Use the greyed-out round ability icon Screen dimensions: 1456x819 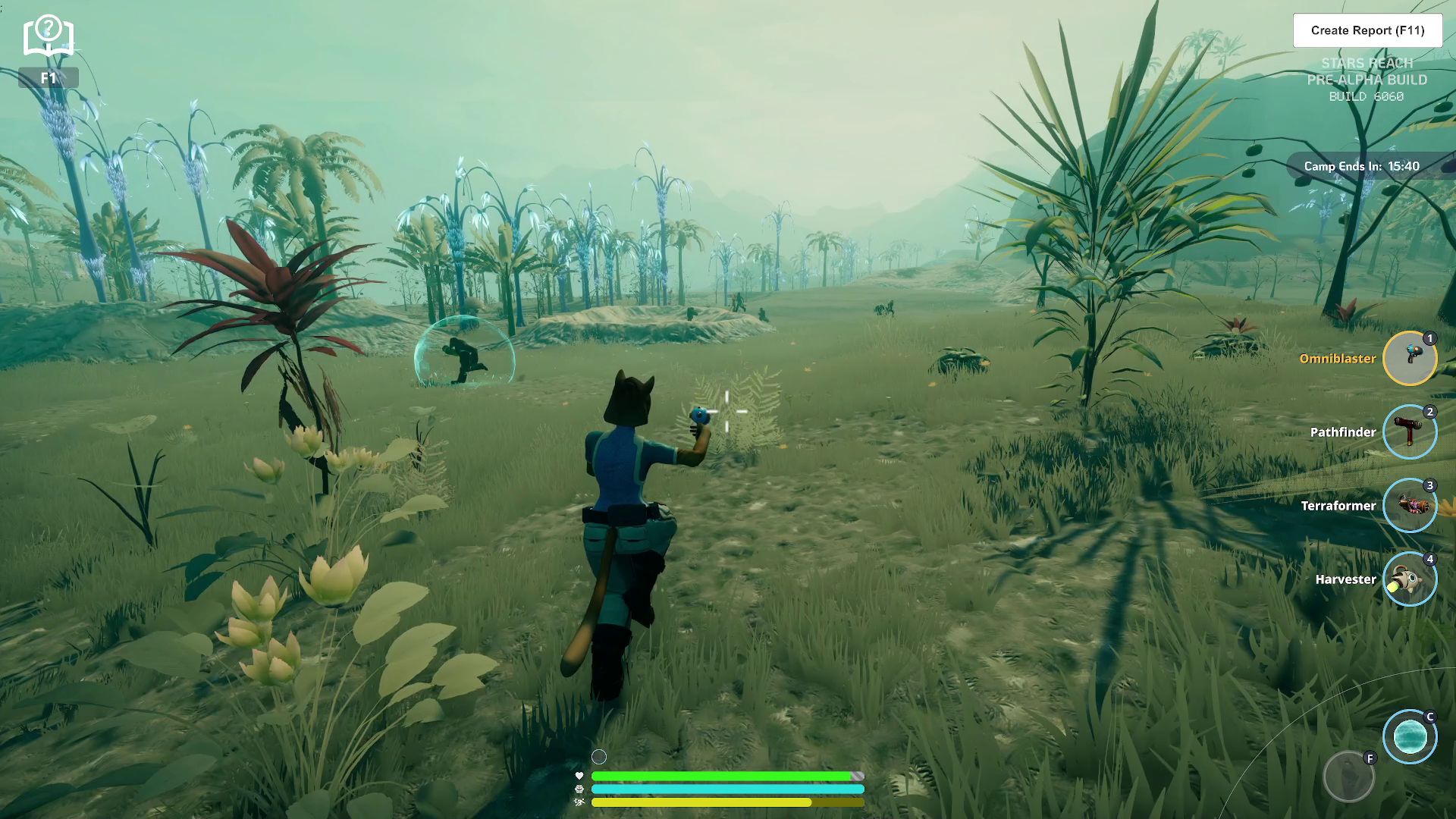1348,777
